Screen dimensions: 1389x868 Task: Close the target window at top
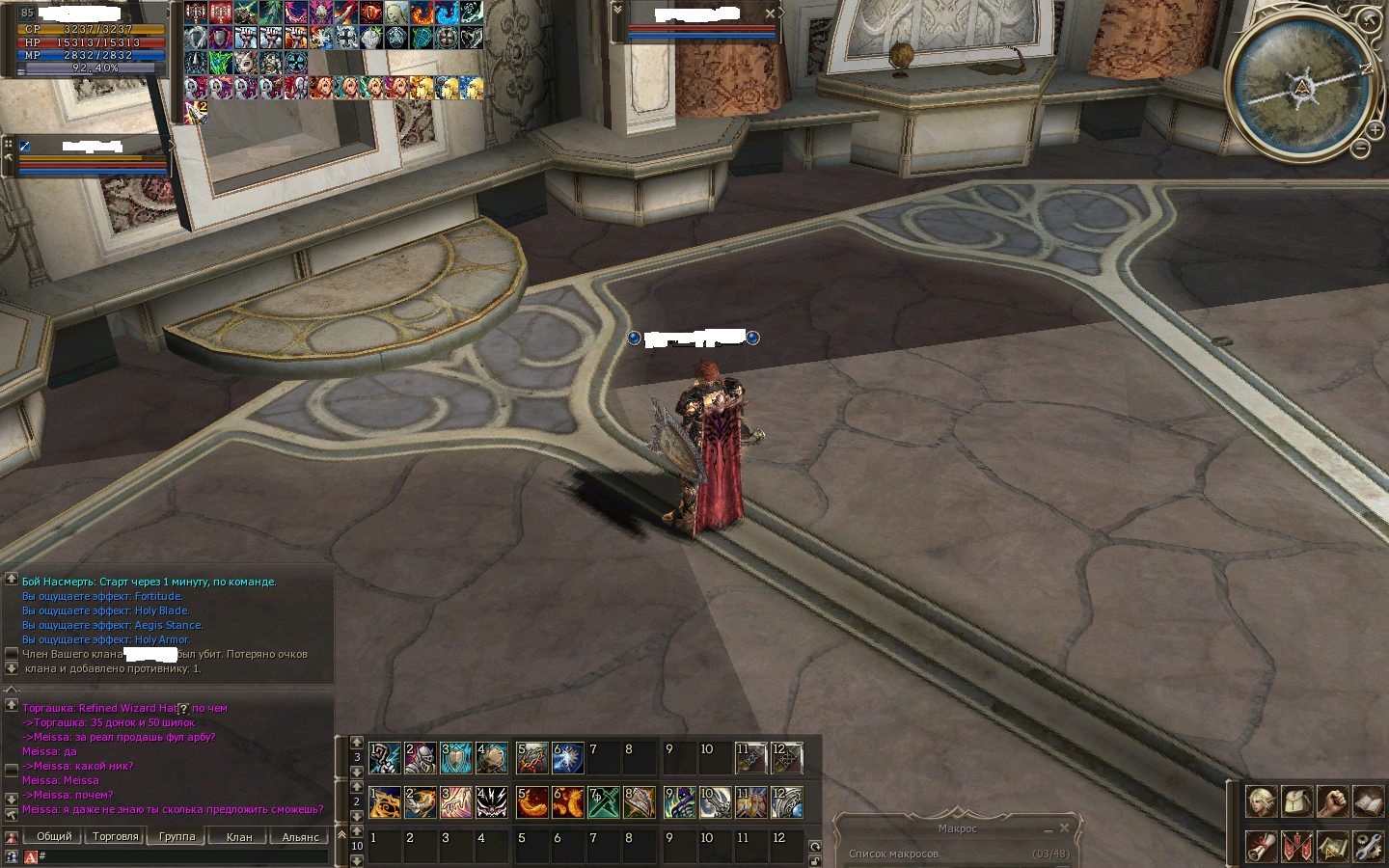(x=770, y=14)
